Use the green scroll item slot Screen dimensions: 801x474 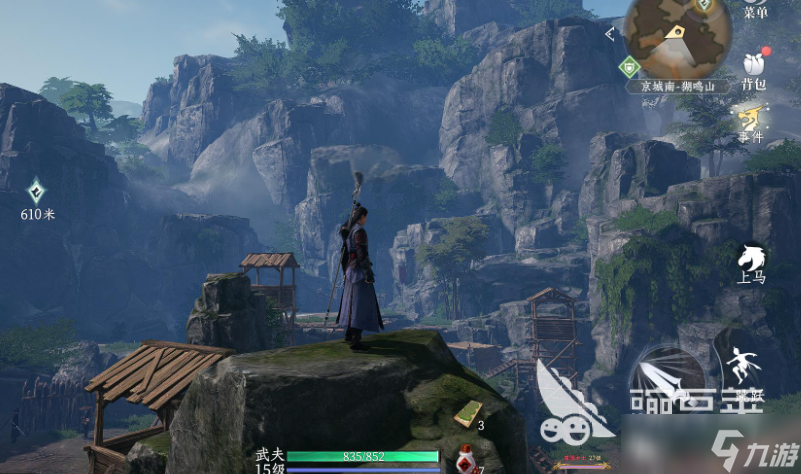coord(467,412)
